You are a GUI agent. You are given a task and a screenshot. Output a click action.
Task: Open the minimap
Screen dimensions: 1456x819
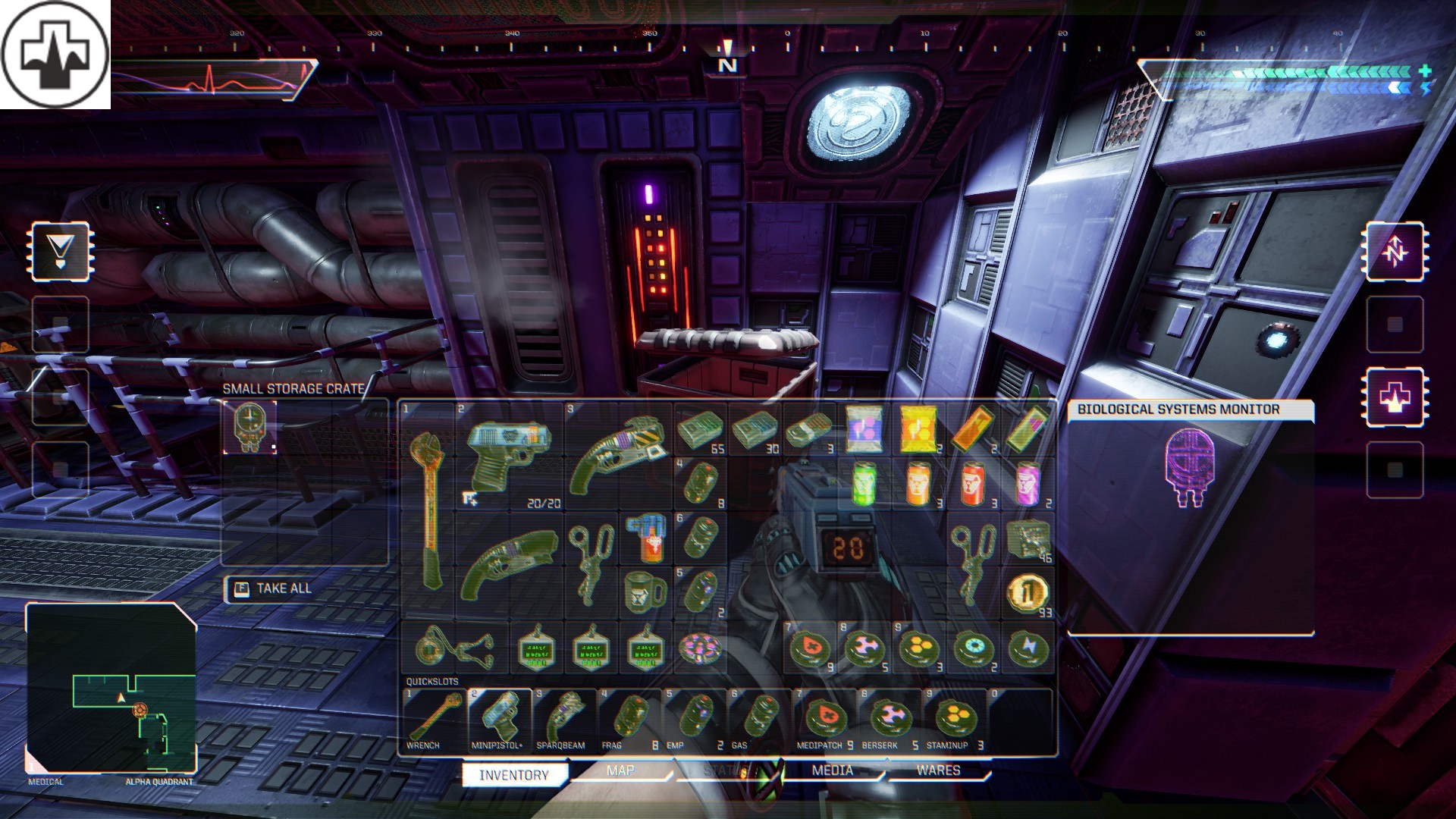tap(111, 687)
